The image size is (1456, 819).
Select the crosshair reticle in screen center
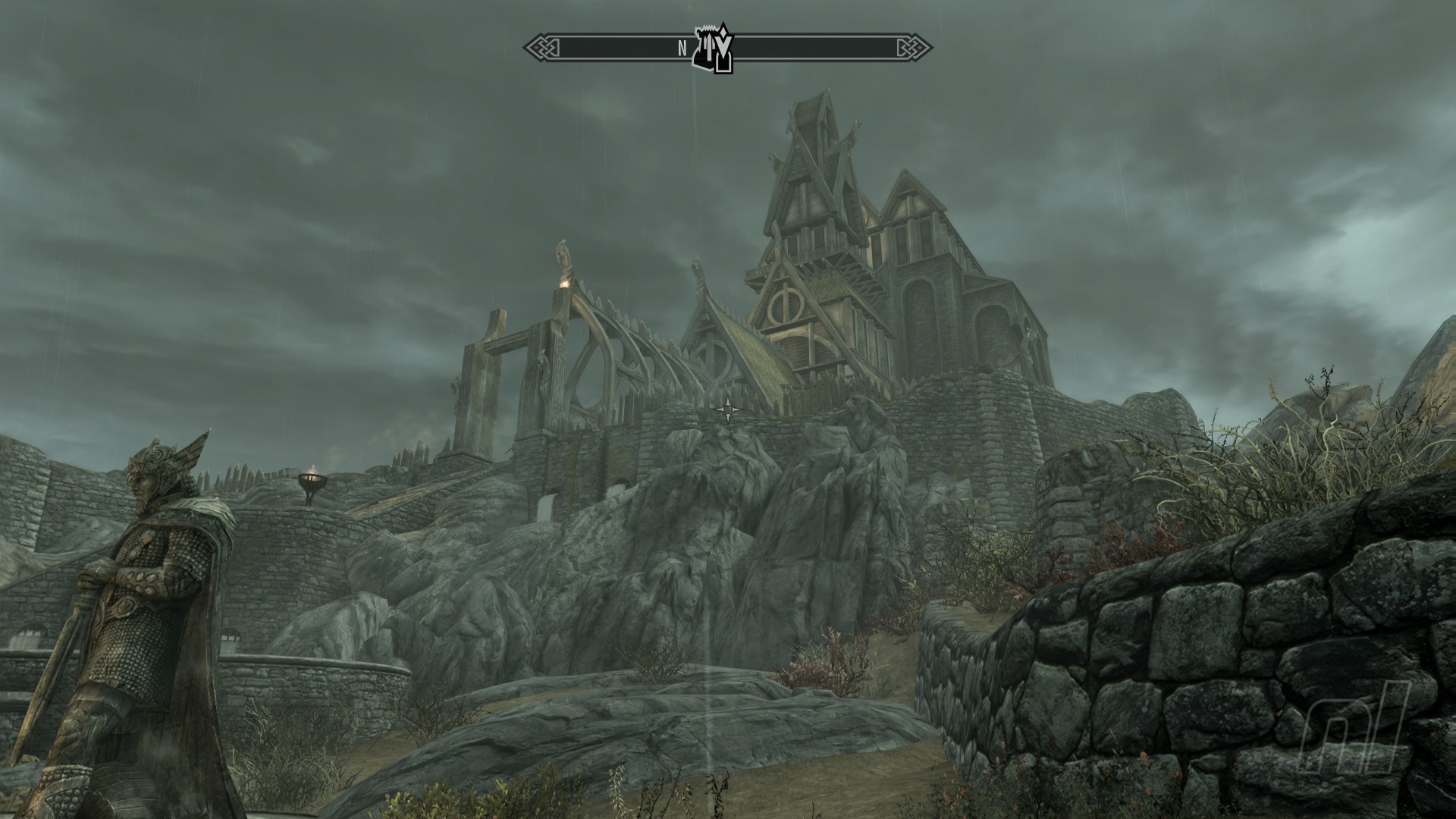(x=728, y=409)
